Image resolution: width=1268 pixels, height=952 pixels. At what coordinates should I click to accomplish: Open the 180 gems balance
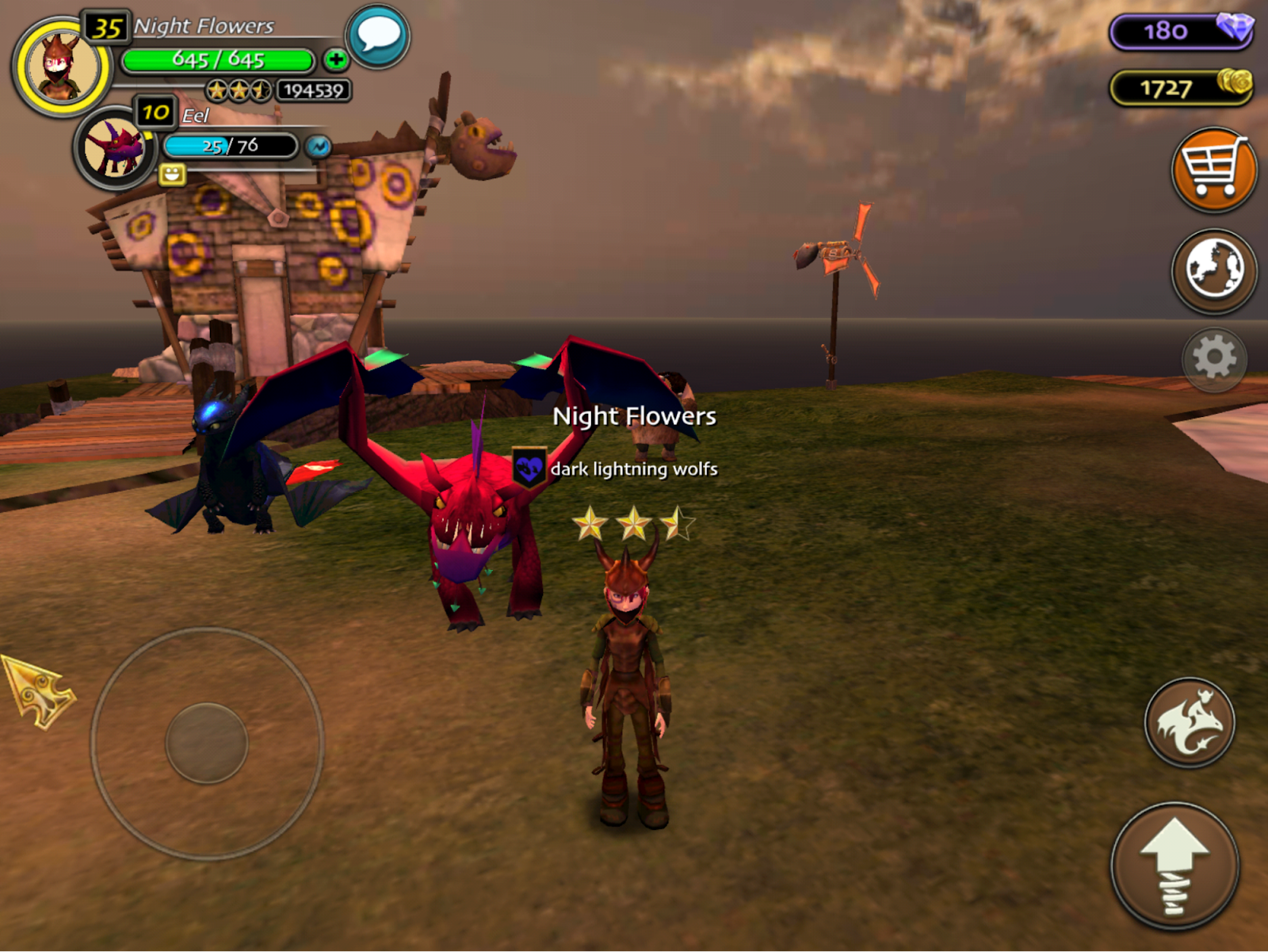point(1181,31)
